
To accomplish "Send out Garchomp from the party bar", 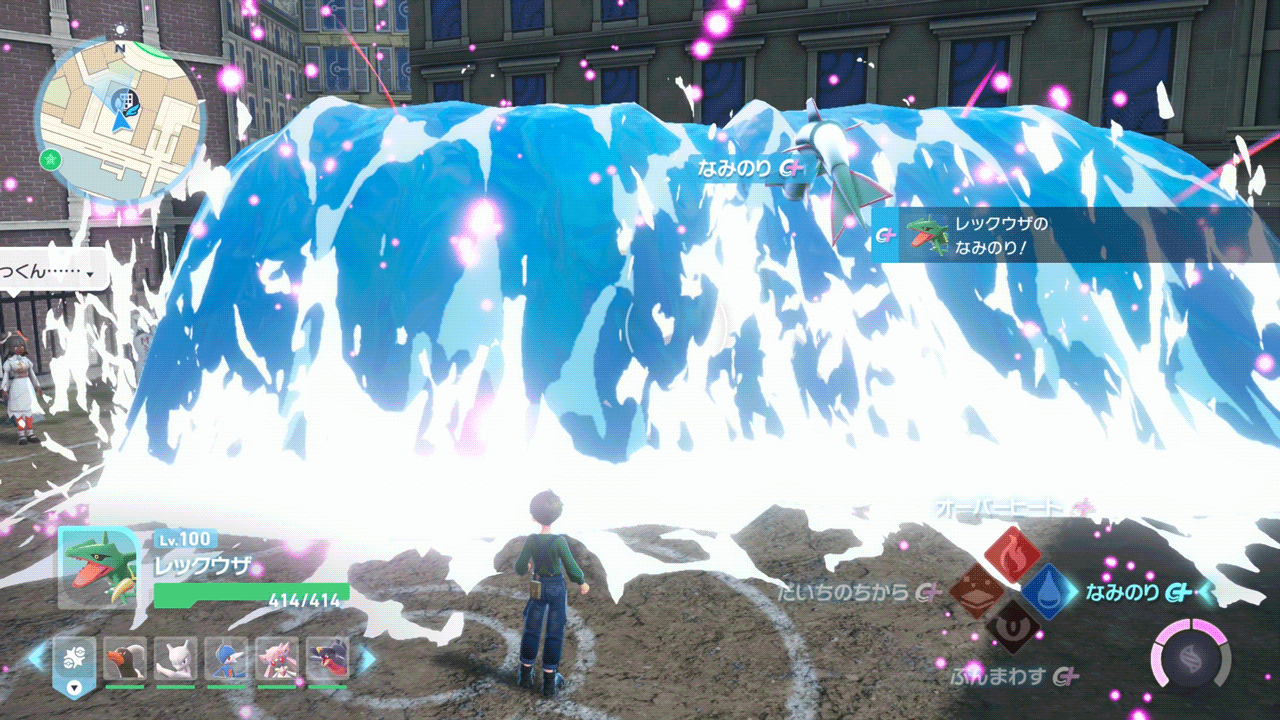I will click(327, 659).
